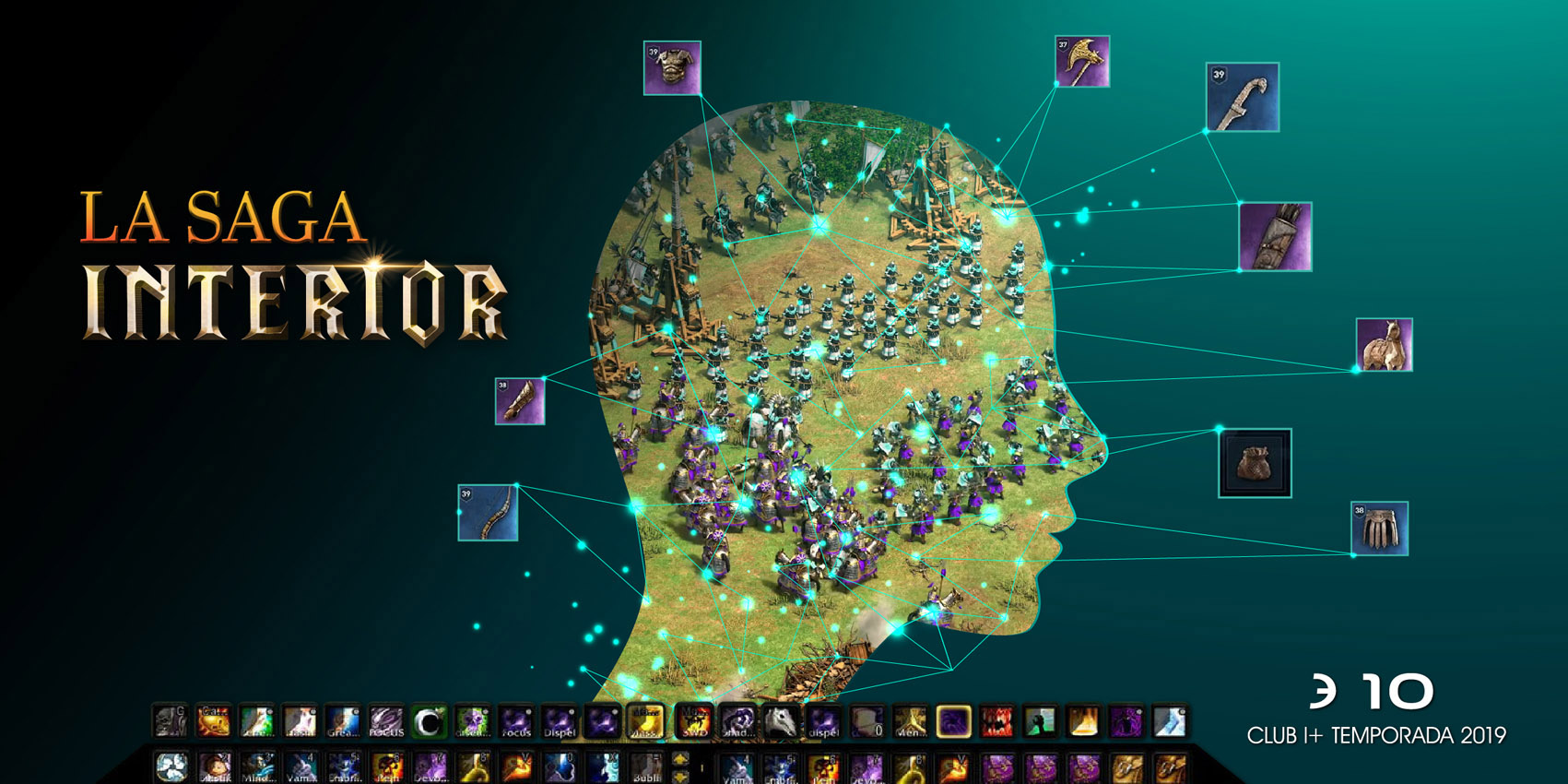This screenshot has width=1568, height=784.
Task: Cast the Flash spell from the hotbar
Action: (x=300, y=722)
